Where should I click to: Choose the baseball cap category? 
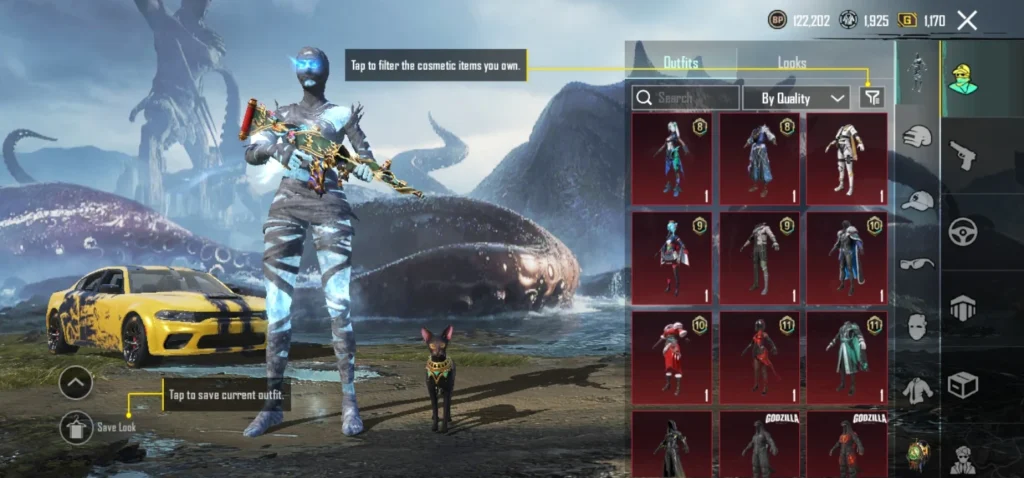[x=917, y=200]
